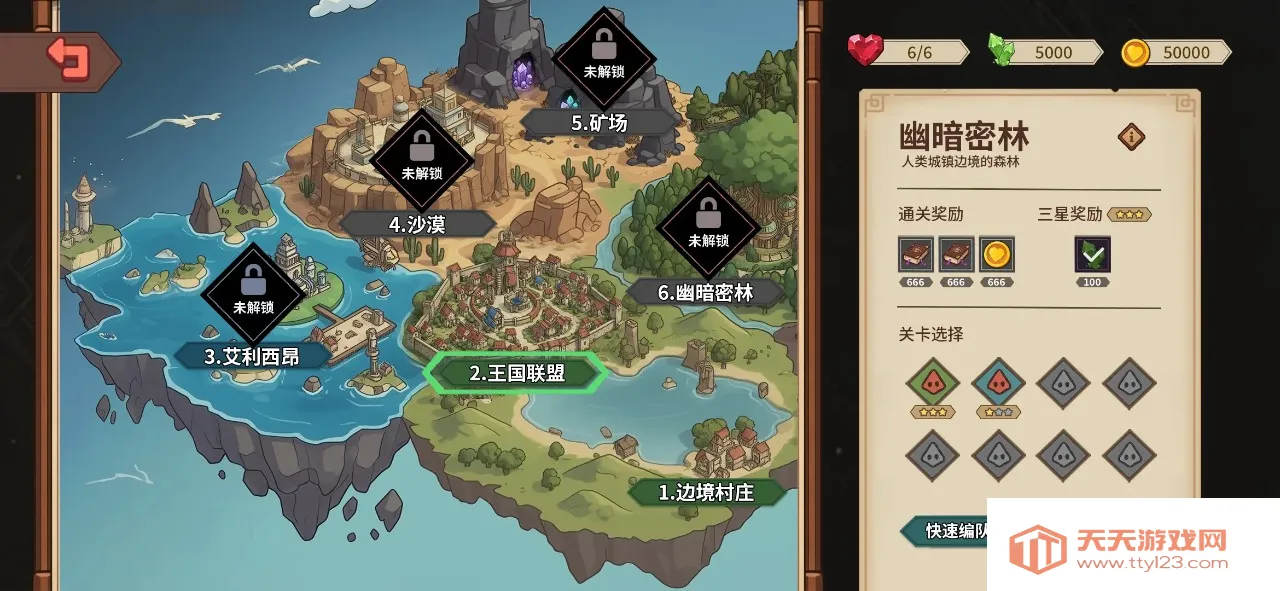Viewport: 1280px width, 591px height.
Task: Select the blue one-star stage tile
Action: [998, 383]
